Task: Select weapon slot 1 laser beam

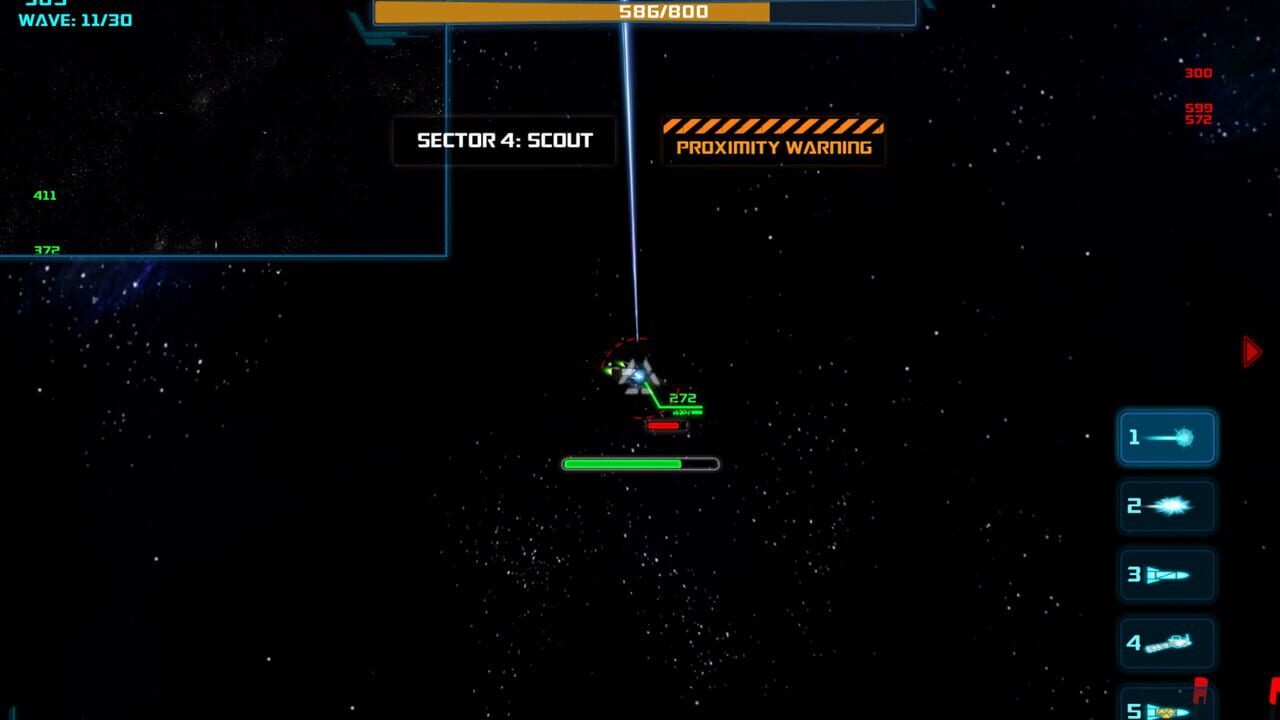Action: tap(1166, 437)
